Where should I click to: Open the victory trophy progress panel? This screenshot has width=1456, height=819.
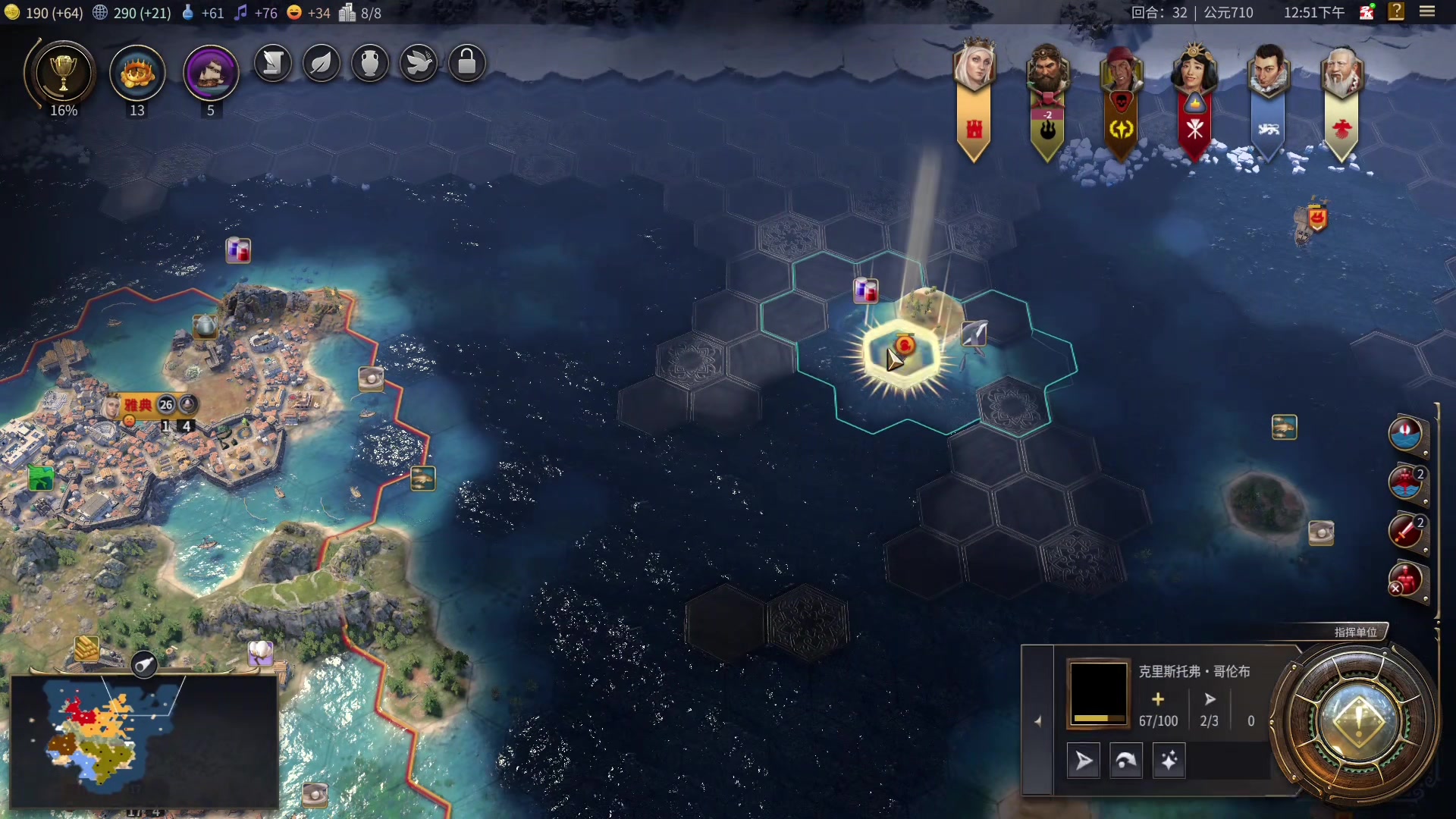(64, 74)
